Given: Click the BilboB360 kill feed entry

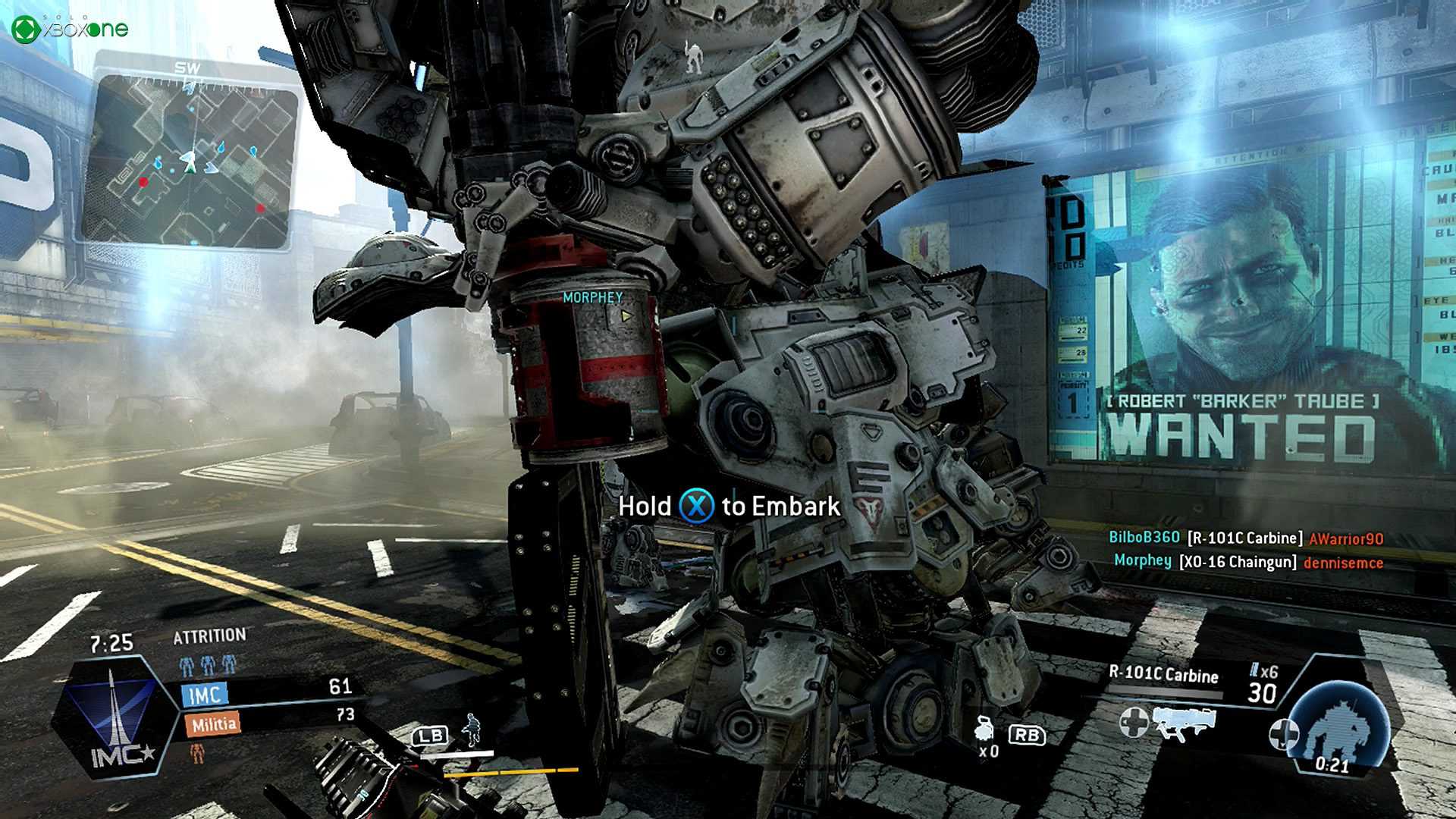Looking at the screenshot, I should coord(1245,538).
